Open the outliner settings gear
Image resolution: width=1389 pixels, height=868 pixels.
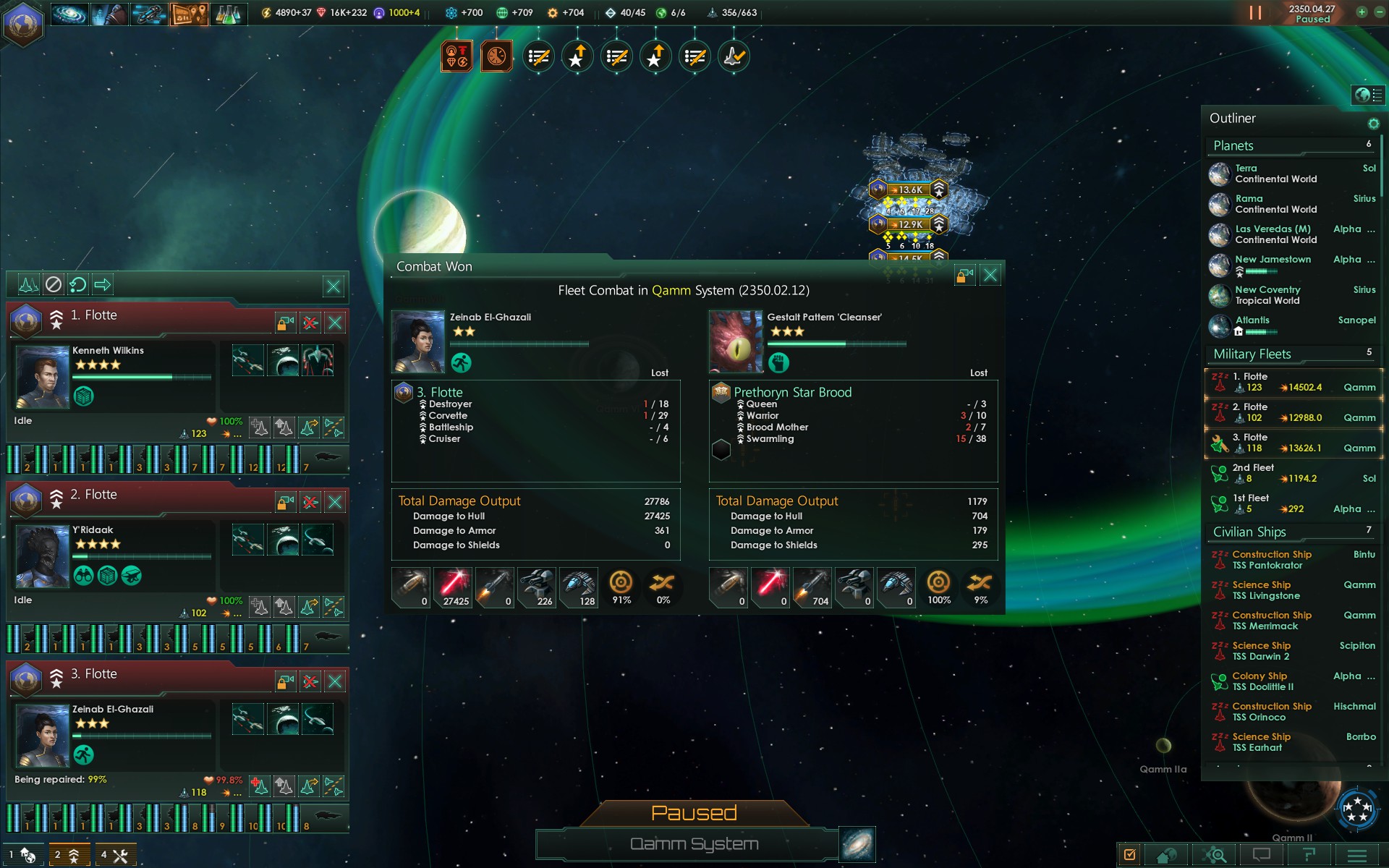pyautogui.click(x=1373, y=124)
